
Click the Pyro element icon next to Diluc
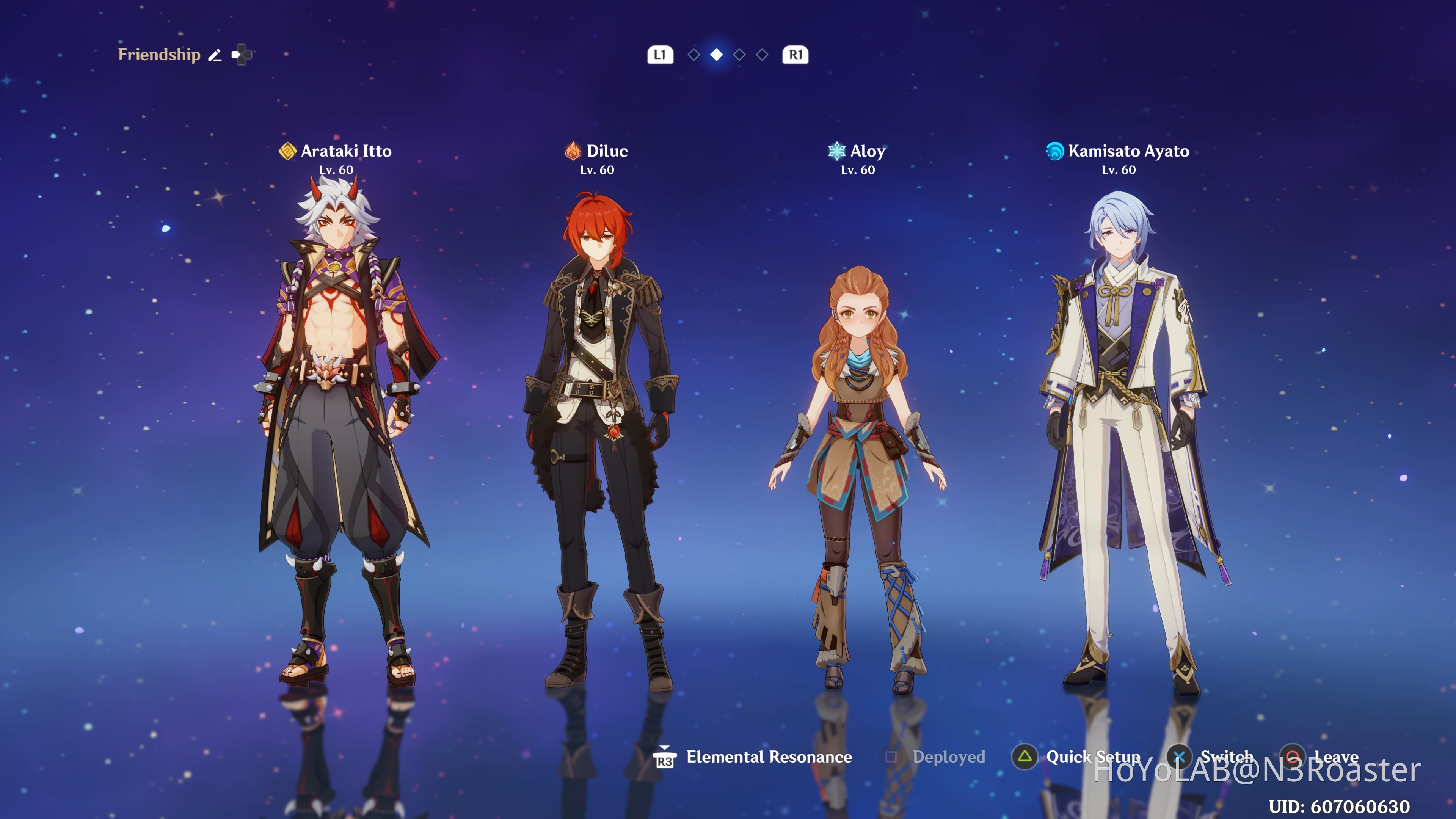pyautogui.click(x=573, y=152)
